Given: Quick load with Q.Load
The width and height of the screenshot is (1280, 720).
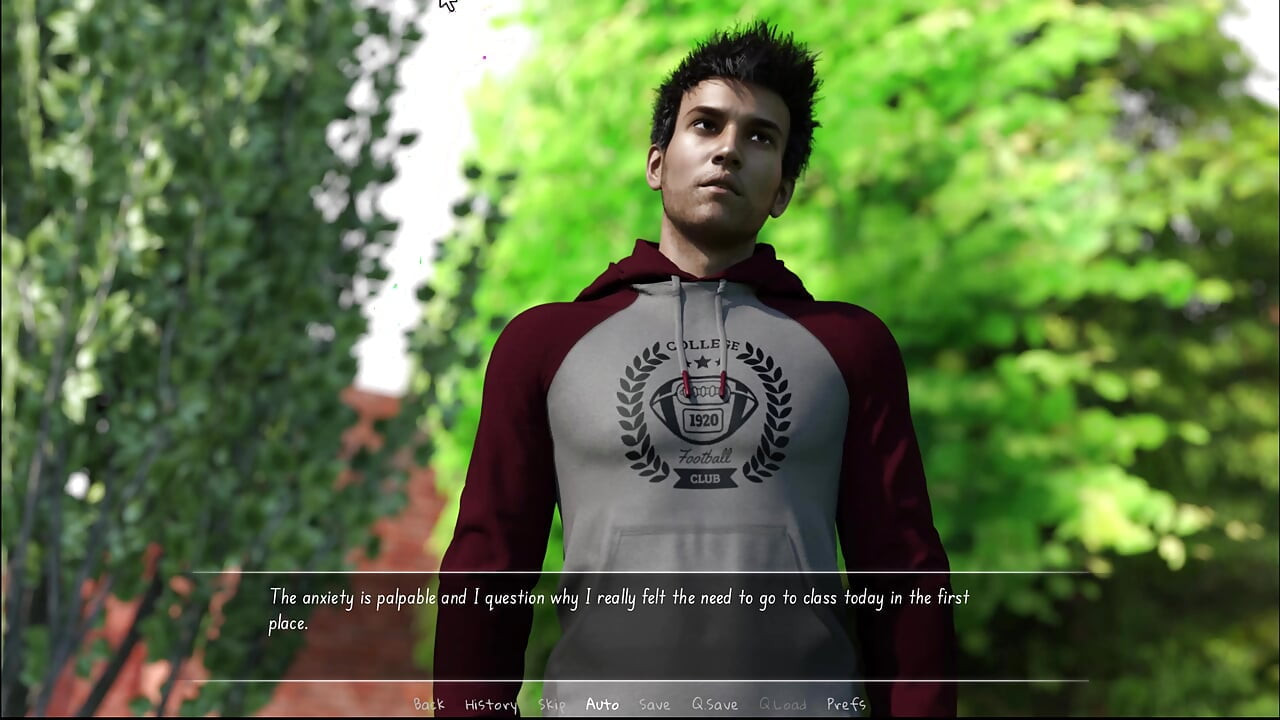Looking at the screenshot, I should point(782,704).
